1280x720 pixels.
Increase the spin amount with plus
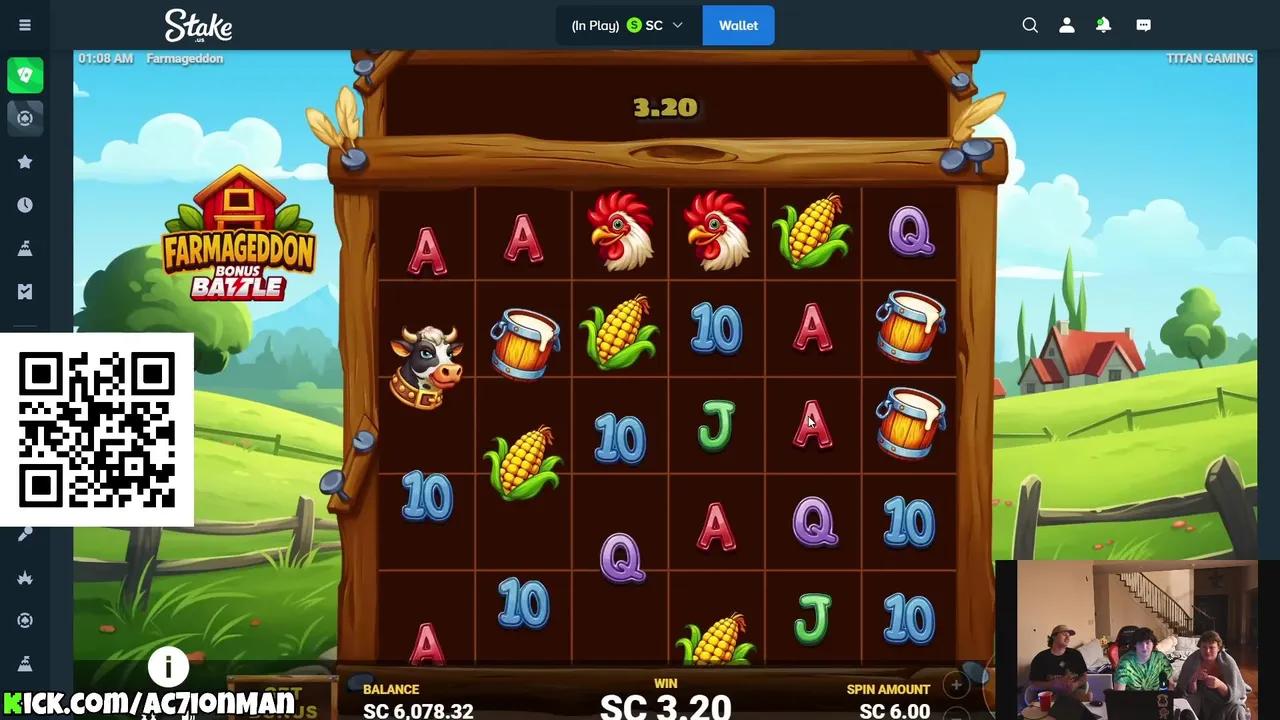(x=956, y=686)
